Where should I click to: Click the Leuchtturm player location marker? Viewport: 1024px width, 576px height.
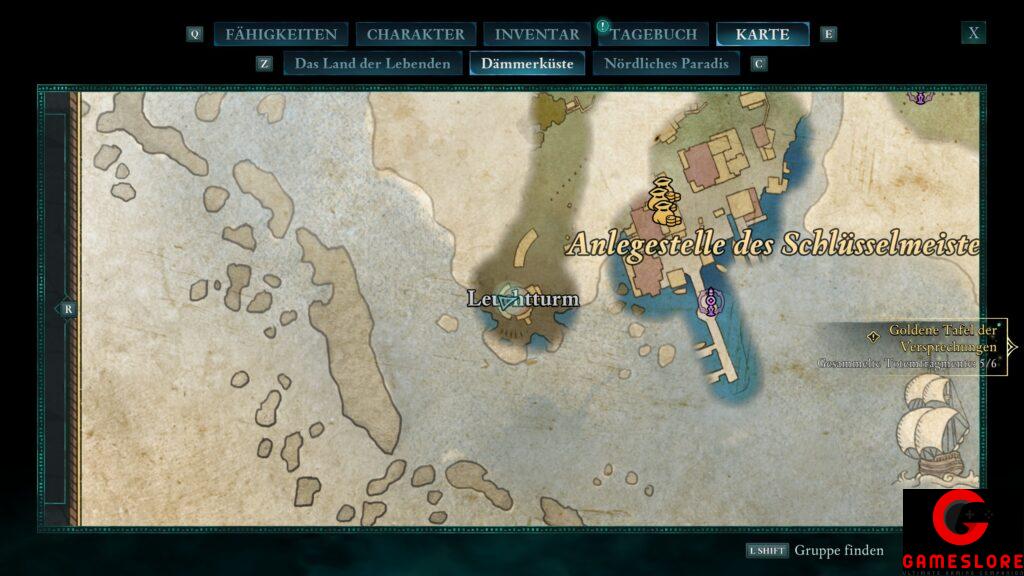tap(511, 298)
